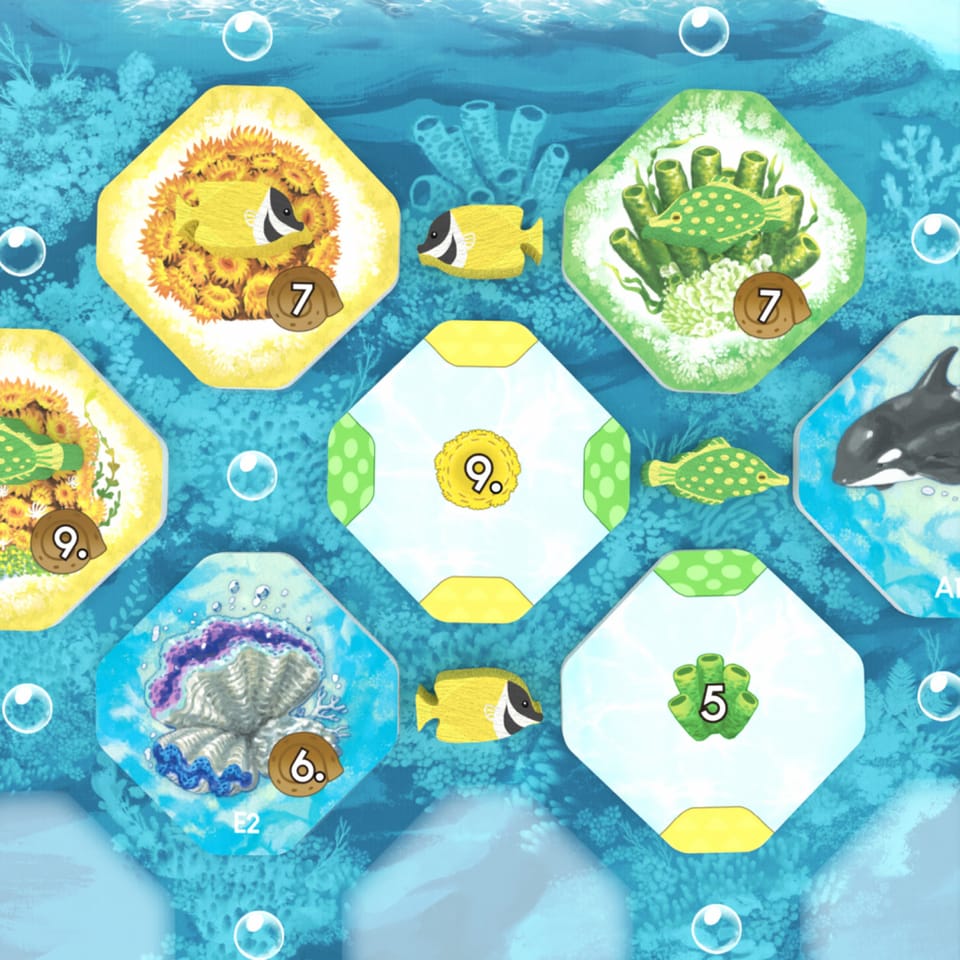The height and width of the screenshot is (960, 960).
Task: Choose the tile with green coral 5
Action: click(x=713, y=700)
